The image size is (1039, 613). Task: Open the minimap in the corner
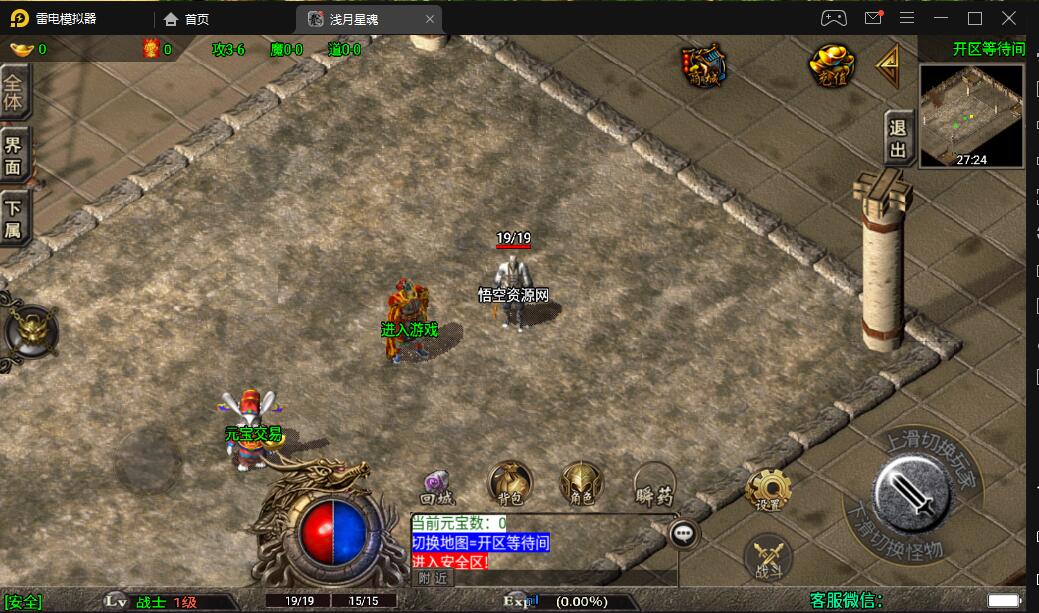(971, 115)
